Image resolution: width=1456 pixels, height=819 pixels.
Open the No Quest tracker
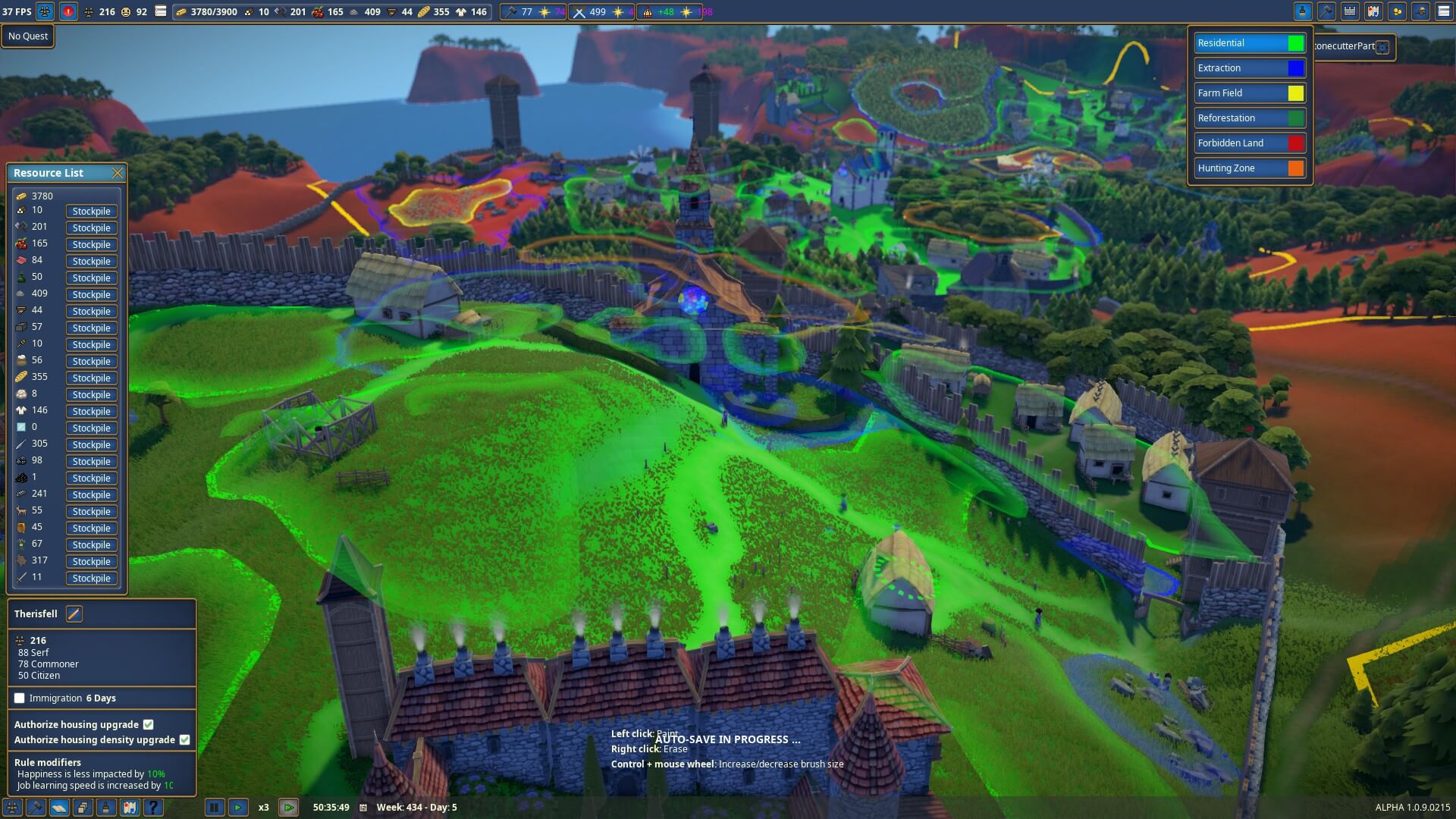pyautogui.click(x=28, y=36)
